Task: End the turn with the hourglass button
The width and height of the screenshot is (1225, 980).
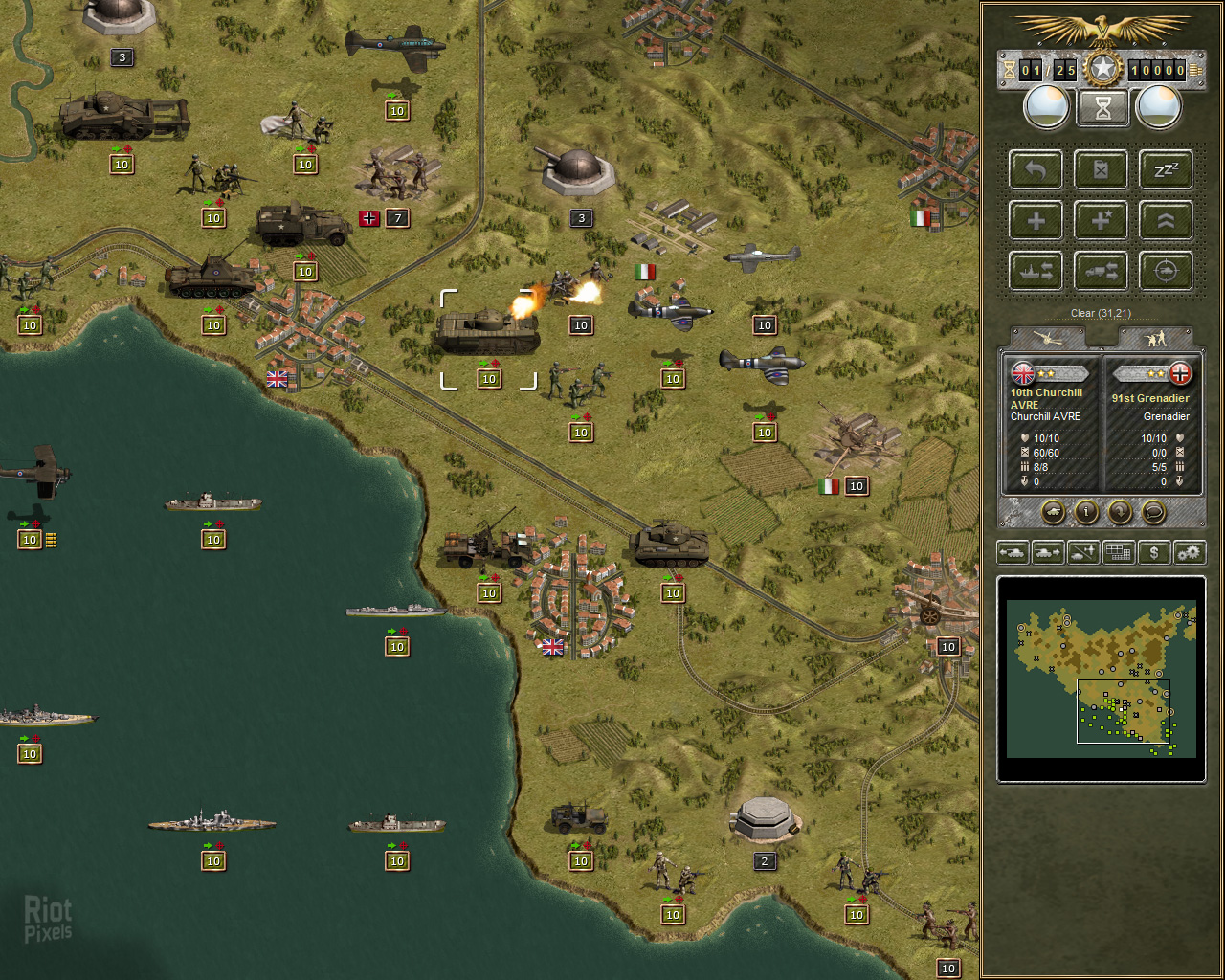Action: tap(1102, 108)
